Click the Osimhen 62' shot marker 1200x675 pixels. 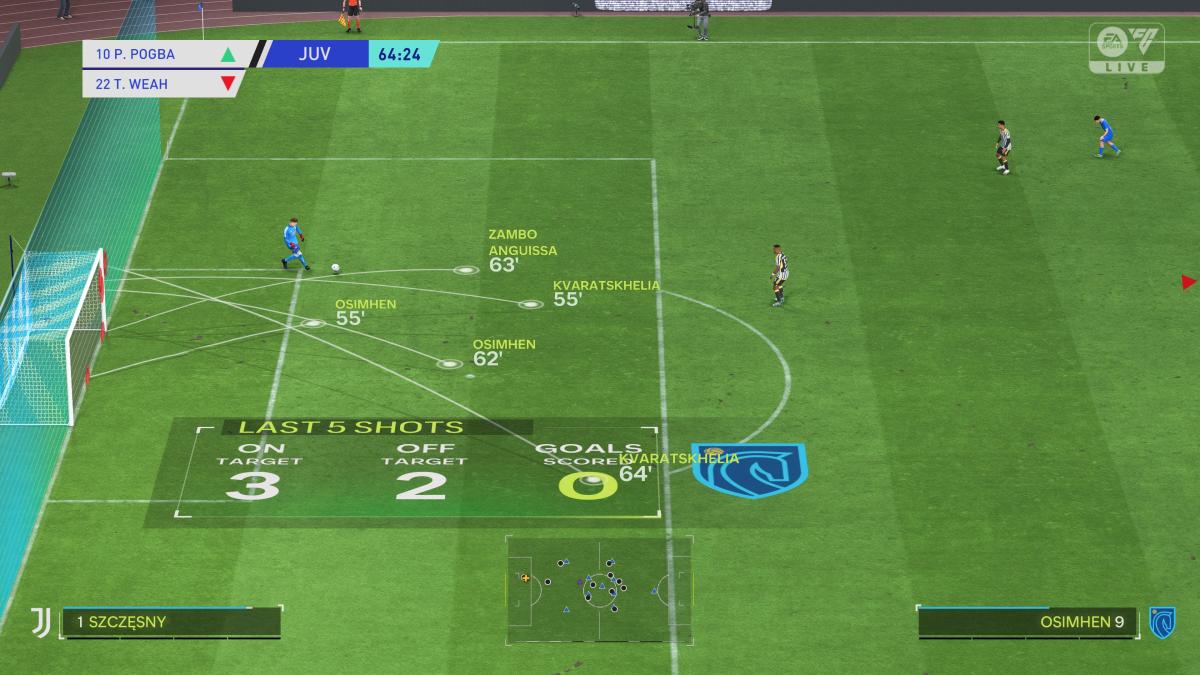[450, 363]
